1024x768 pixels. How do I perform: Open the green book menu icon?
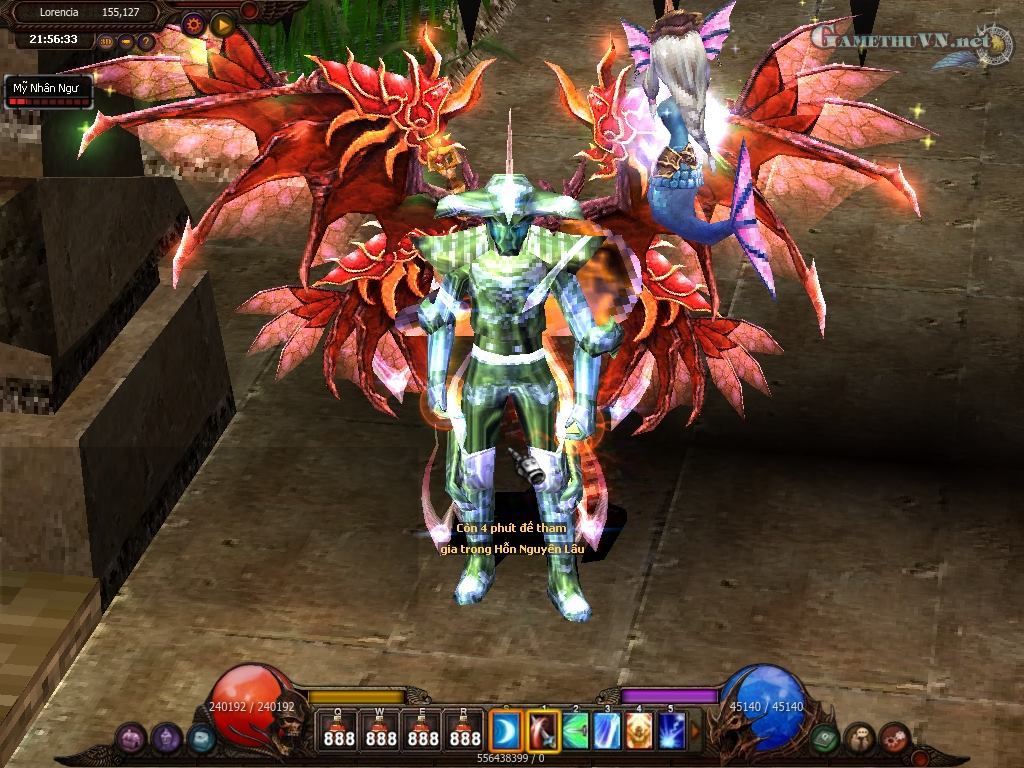(x=825, y=738)
